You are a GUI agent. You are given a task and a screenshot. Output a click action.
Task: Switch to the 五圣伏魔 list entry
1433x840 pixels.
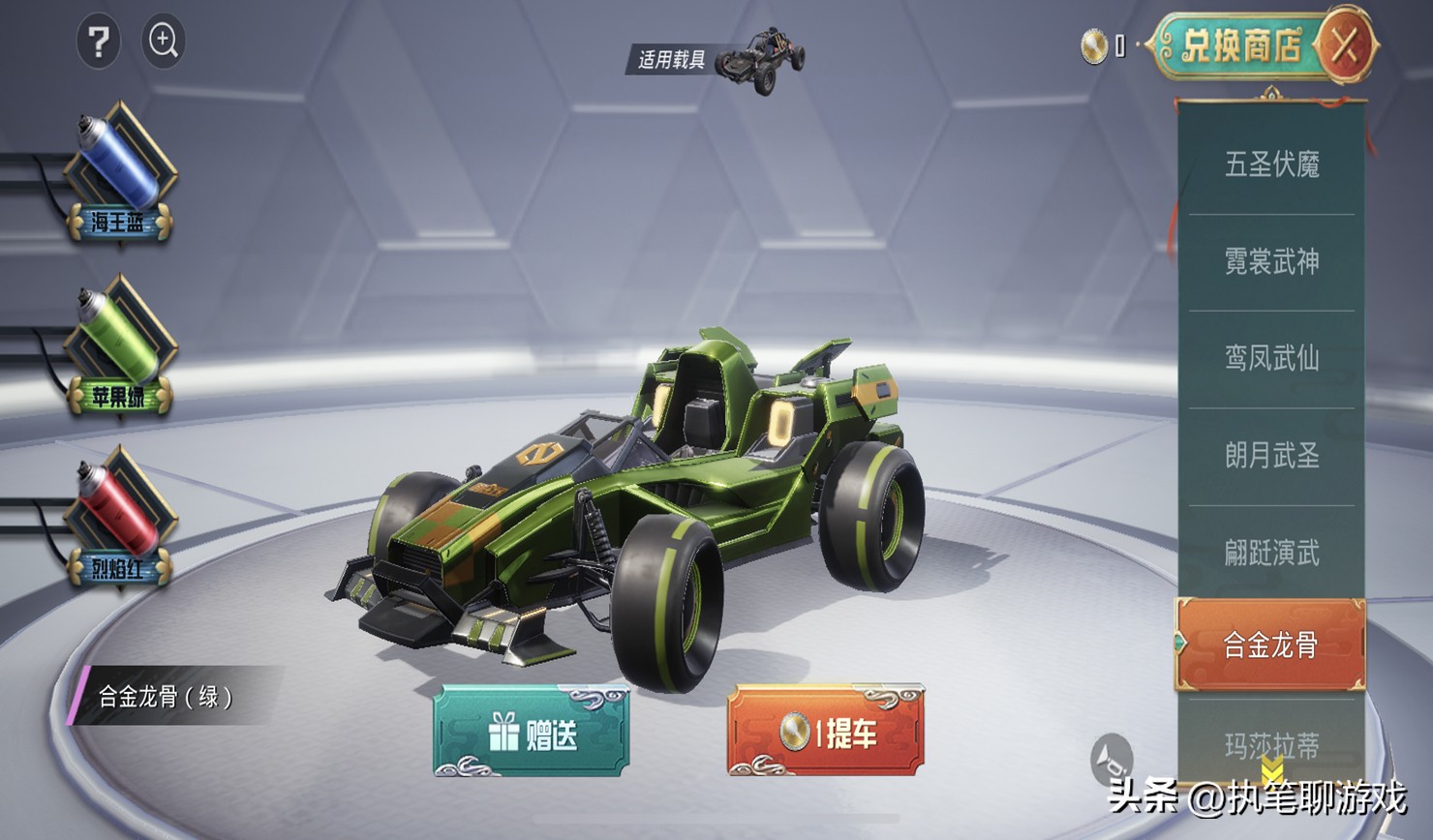tap(1271, 165)
